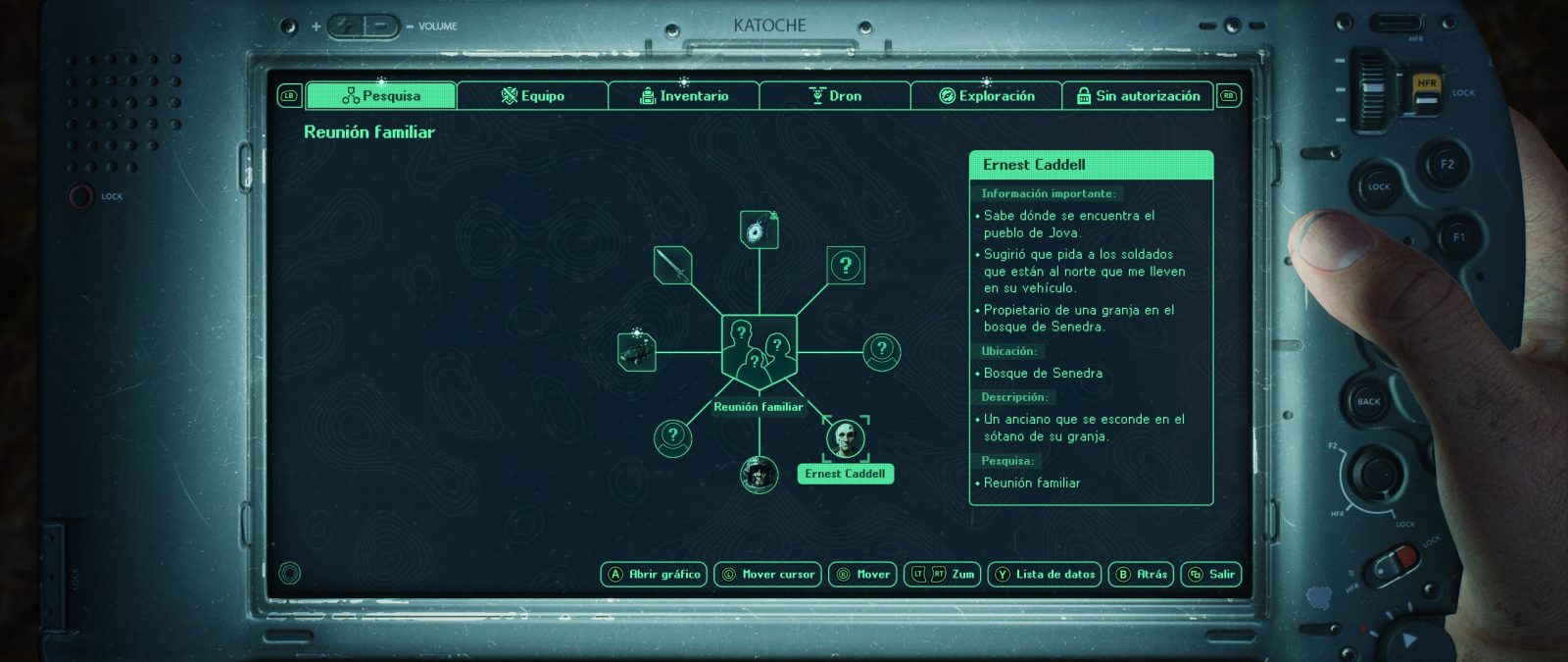Open the Equipo tab
This screenshot has height=662, width=1568.
(532, 95)
